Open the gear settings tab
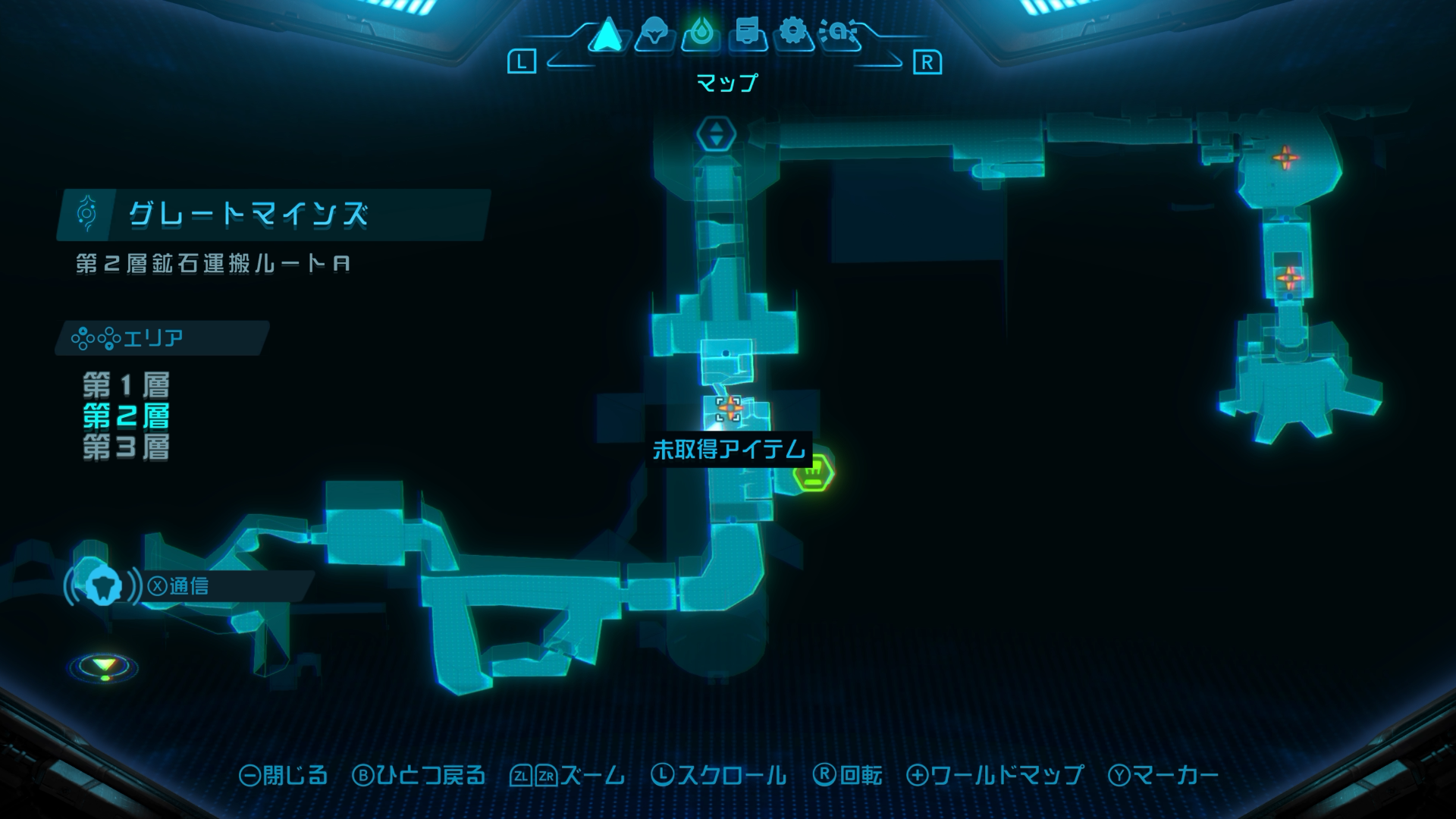 click(x=793, y=34)
